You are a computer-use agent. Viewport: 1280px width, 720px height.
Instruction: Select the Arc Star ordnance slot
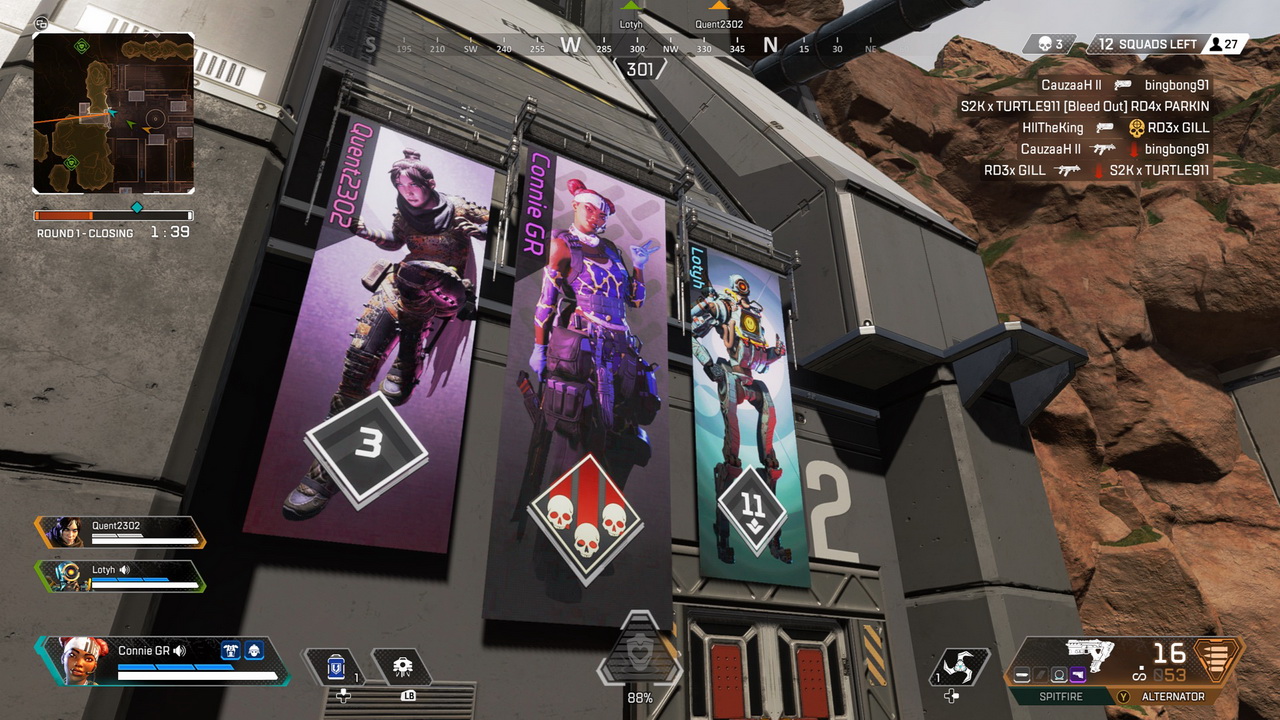[x=958, y=668]
